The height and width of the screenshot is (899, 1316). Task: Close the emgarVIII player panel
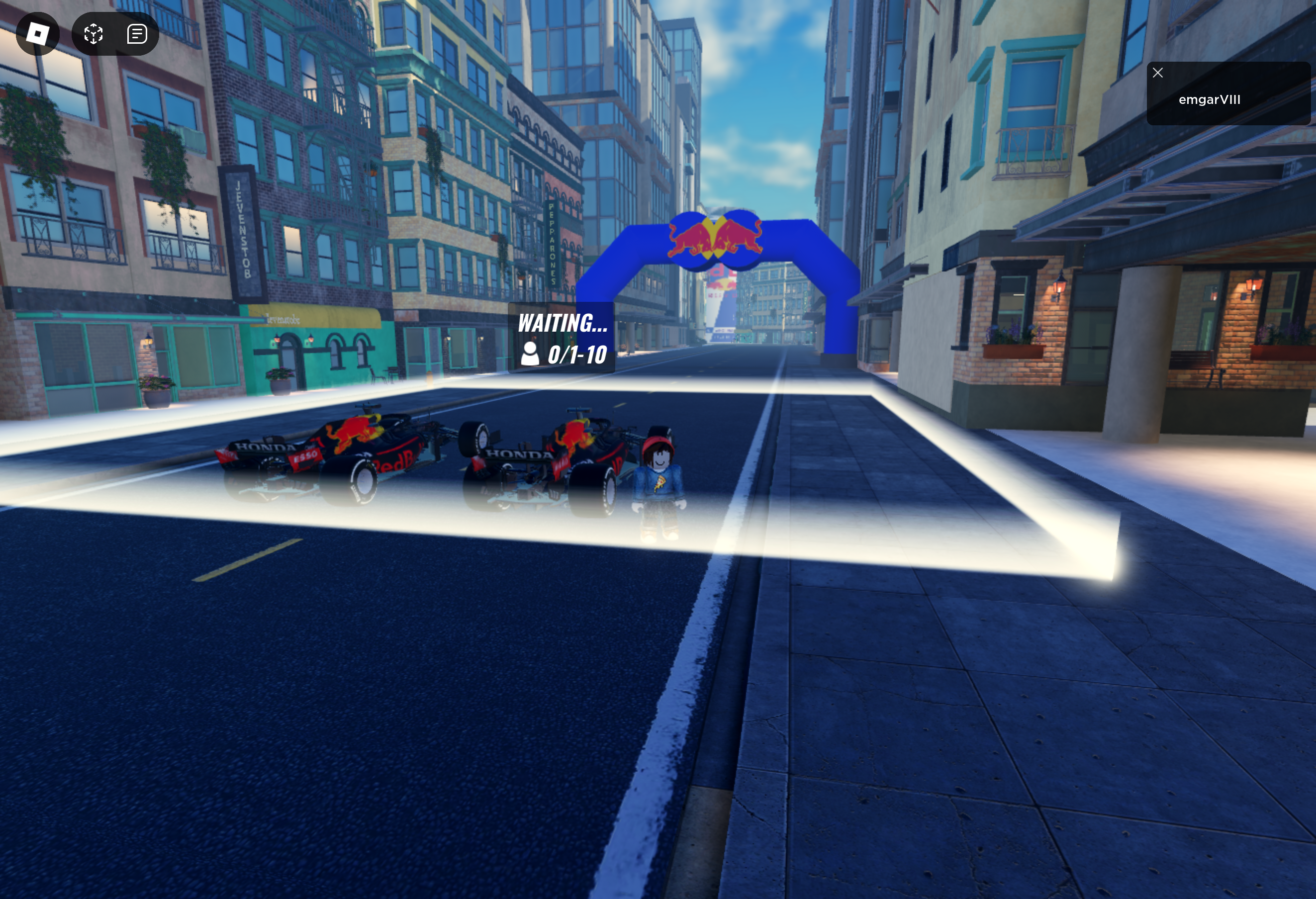point(1158,73)
